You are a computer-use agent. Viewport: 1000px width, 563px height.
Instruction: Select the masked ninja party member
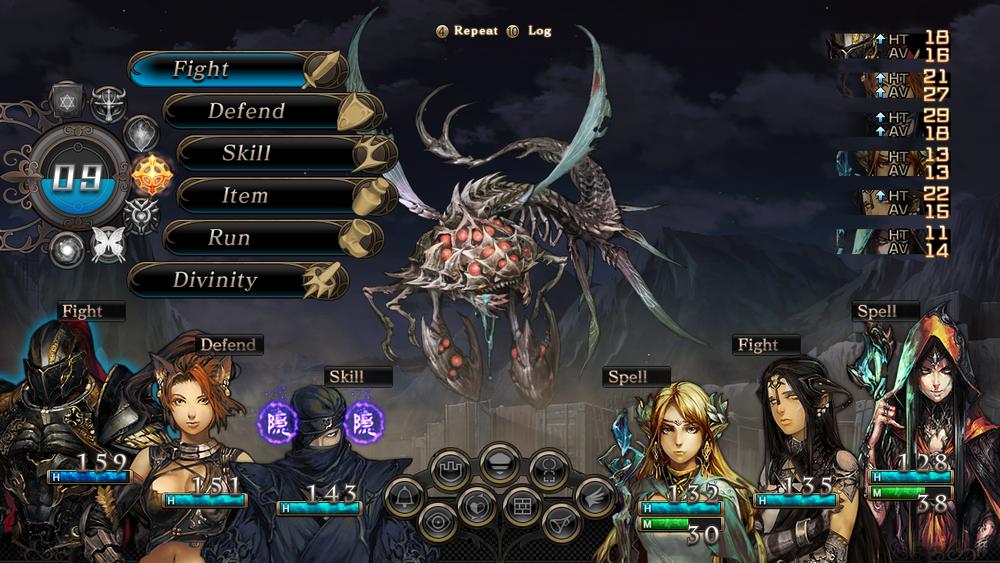click(320, 440)
